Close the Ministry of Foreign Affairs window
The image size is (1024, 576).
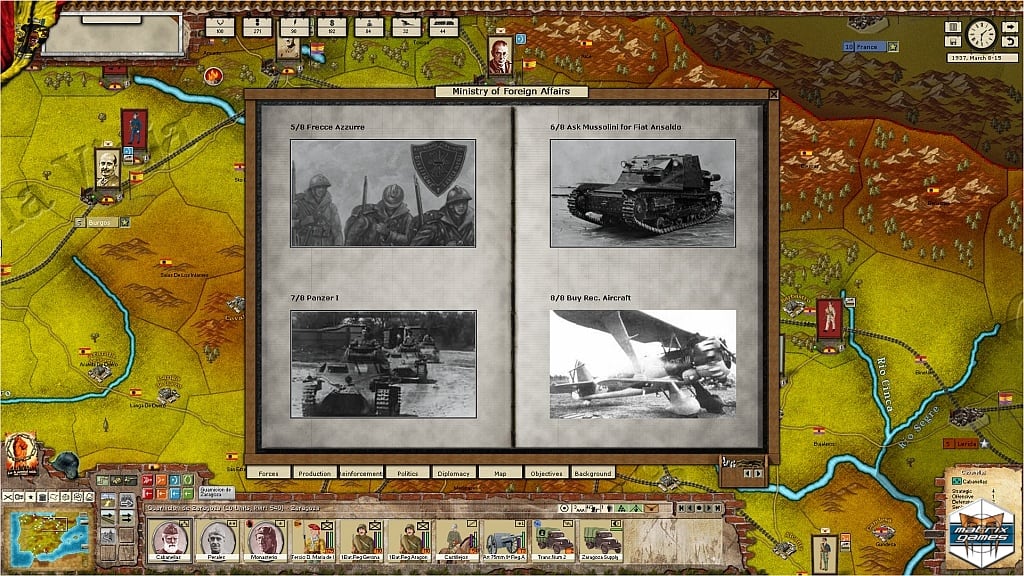pos(773,94)
